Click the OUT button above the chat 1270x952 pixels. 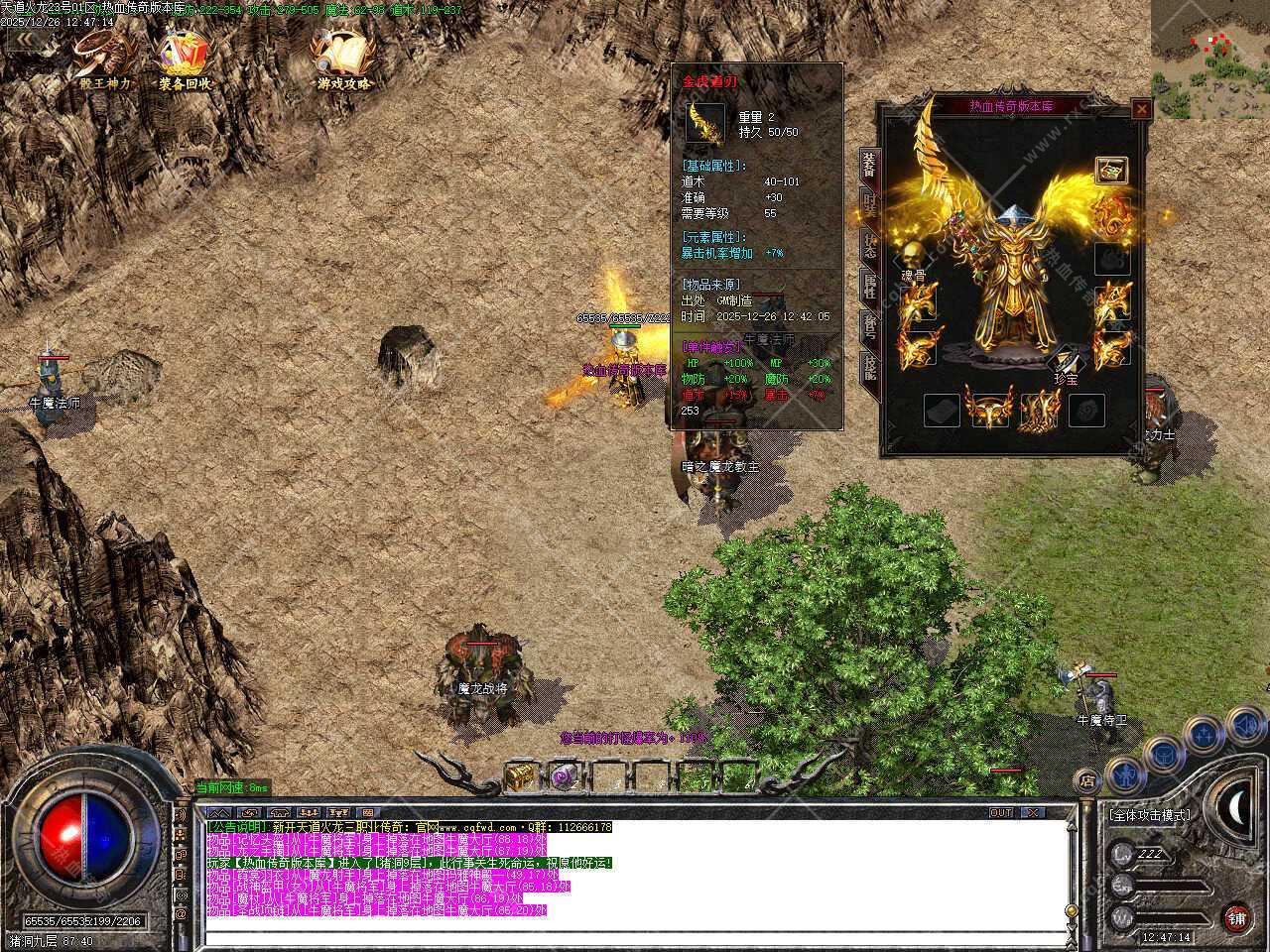click(x=1001, y=812)
